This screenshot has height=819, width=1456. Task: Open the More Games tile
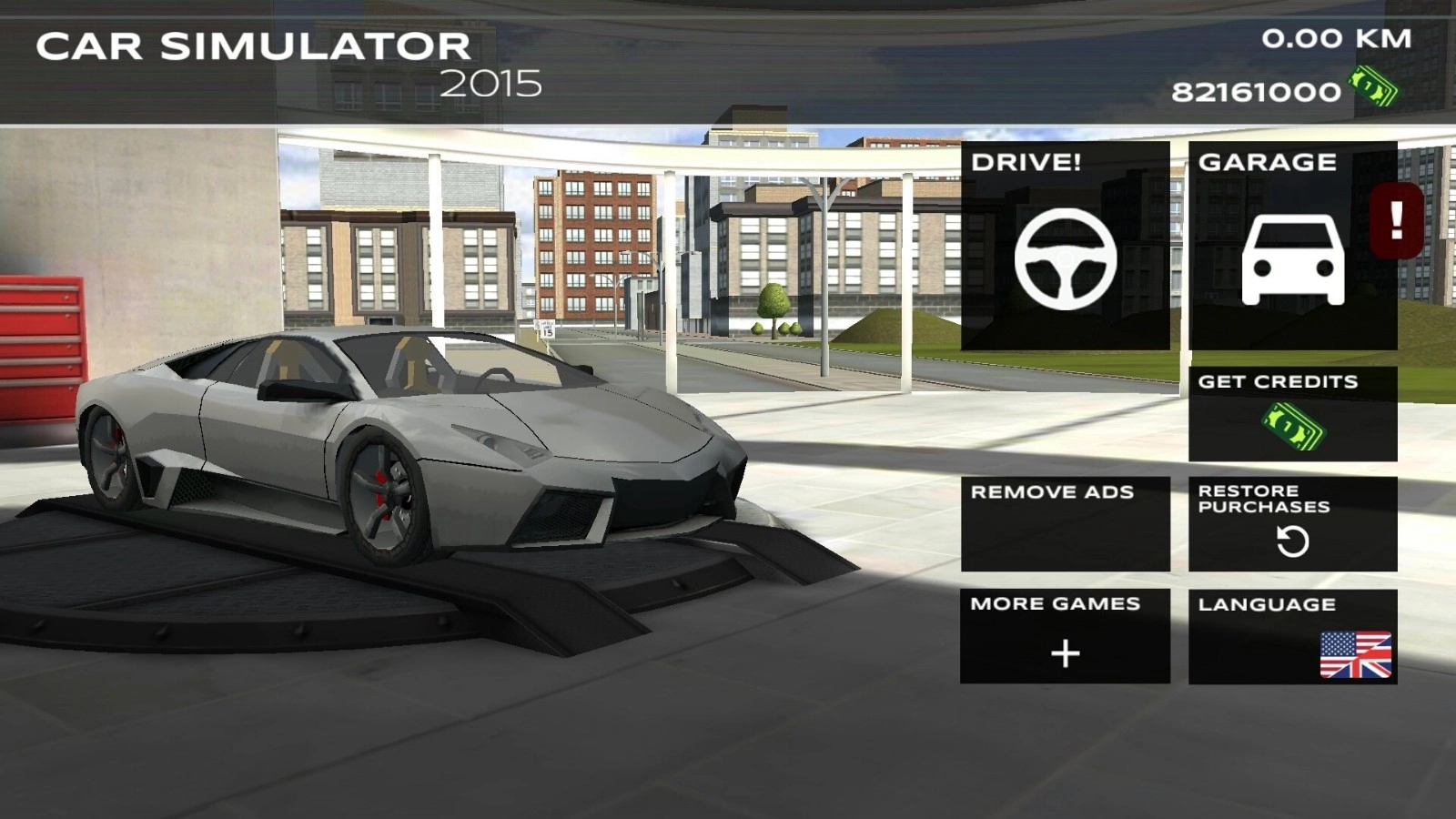click(1065, 636)
